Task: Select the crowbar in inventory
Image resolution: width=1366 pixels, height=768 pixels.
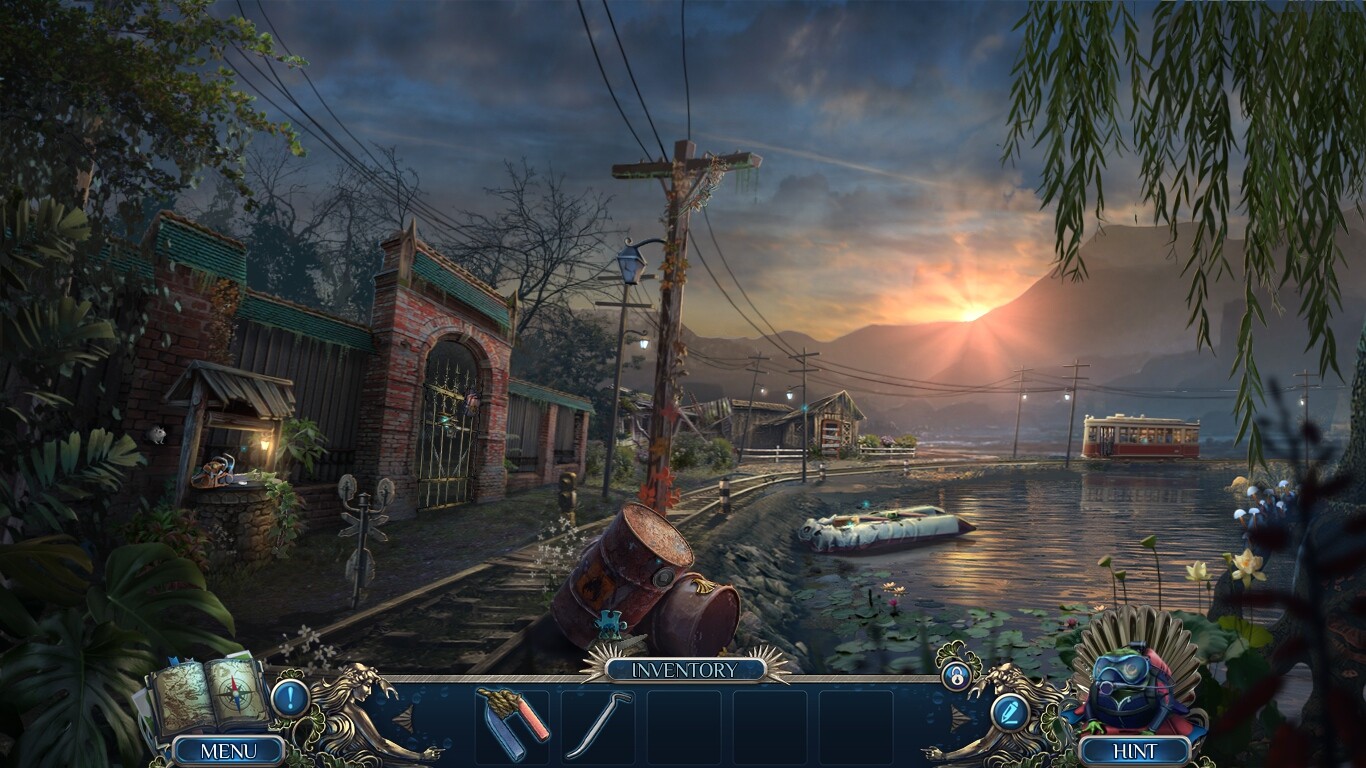Action: (x=598, y=722)
